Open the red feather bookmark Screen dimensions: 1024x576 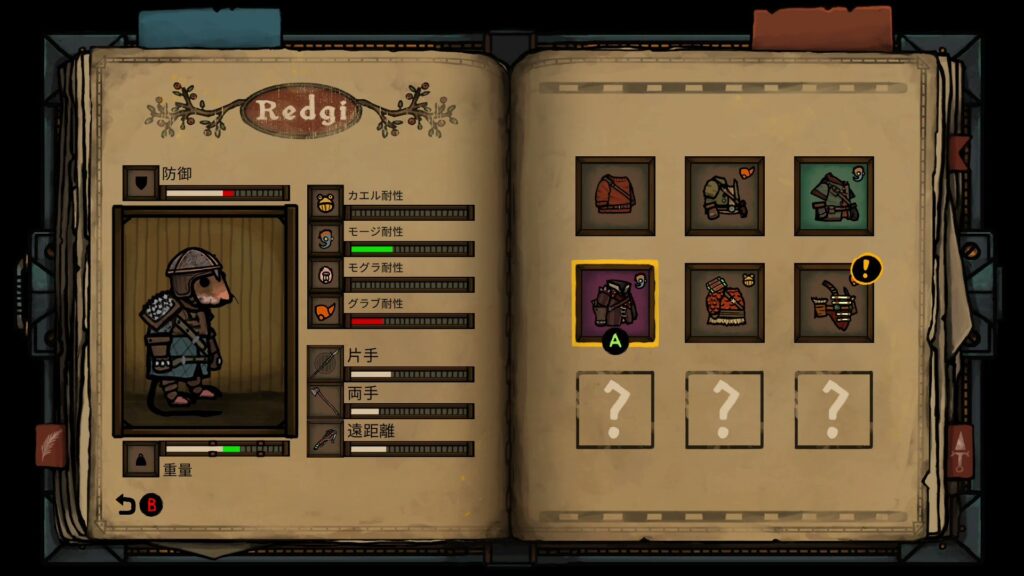click(x=50, y=444)
